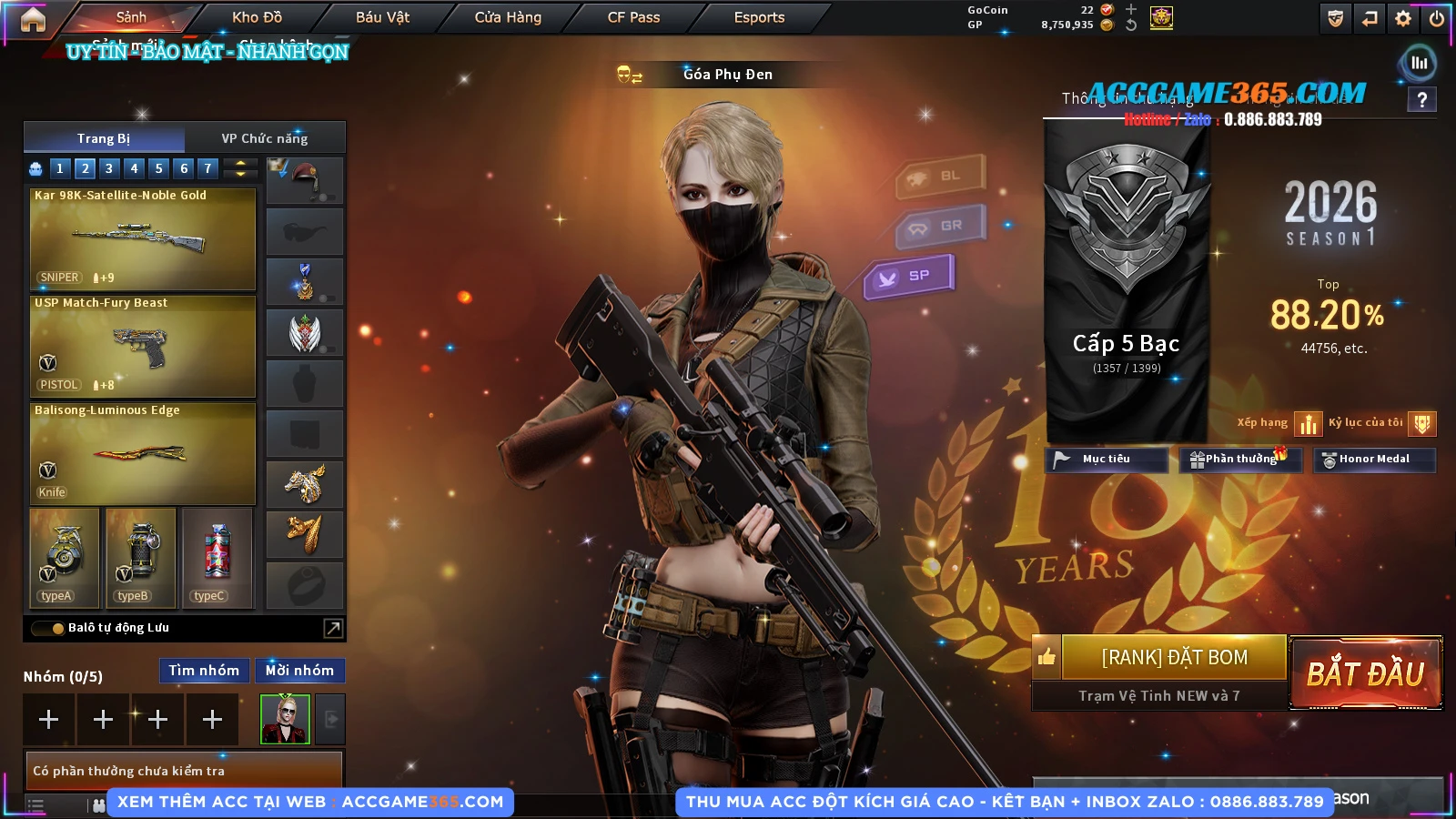The image size is (1456, 819).
Task: Open the Honor Medal panel
Action: coord(1373,460)
